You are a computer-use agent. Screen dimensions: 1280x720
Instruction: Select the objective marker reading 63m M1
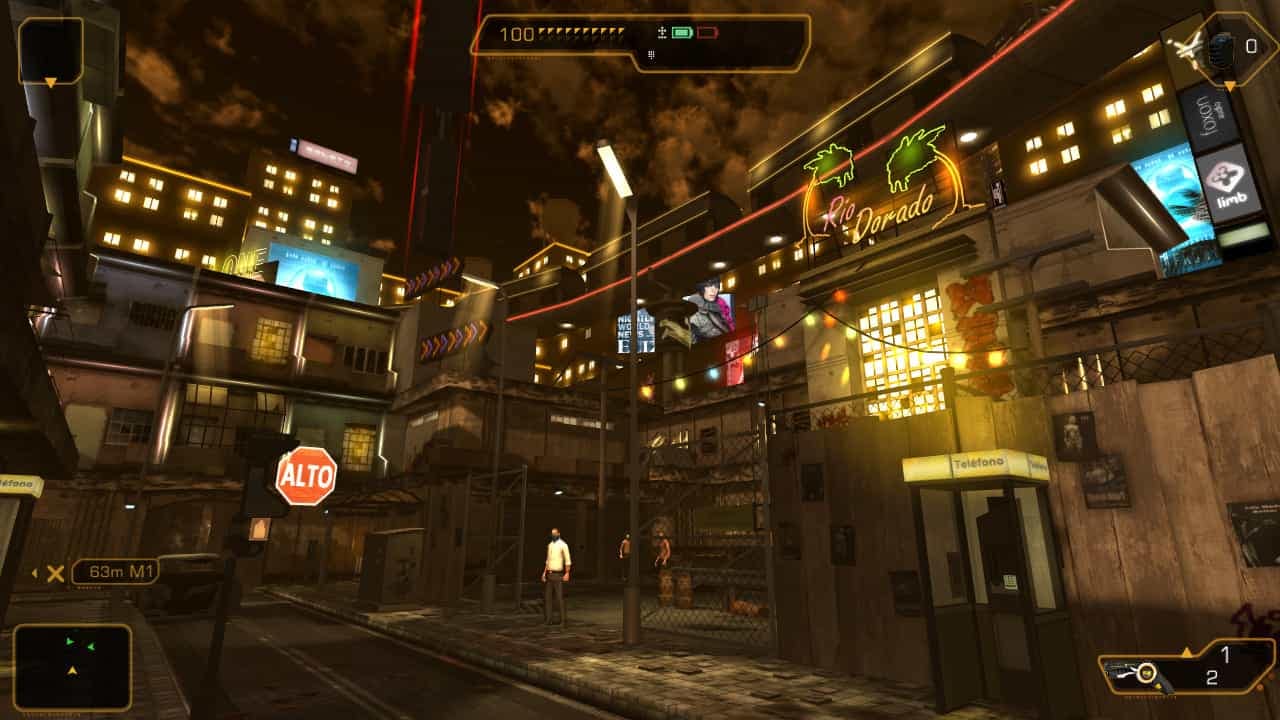click(x=115, y=572)
